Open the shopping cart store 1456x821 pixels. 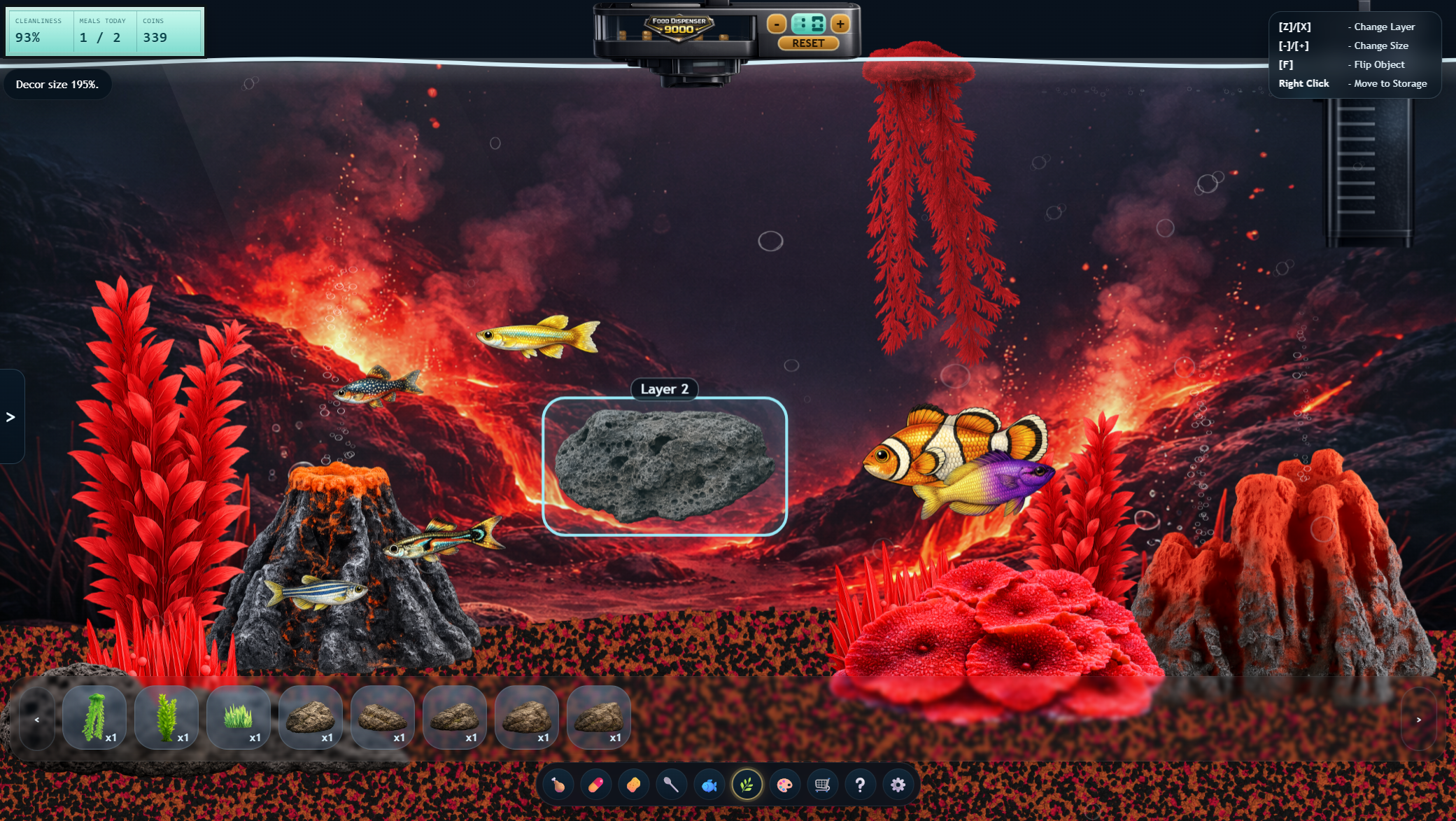click(x=822, y=785)
